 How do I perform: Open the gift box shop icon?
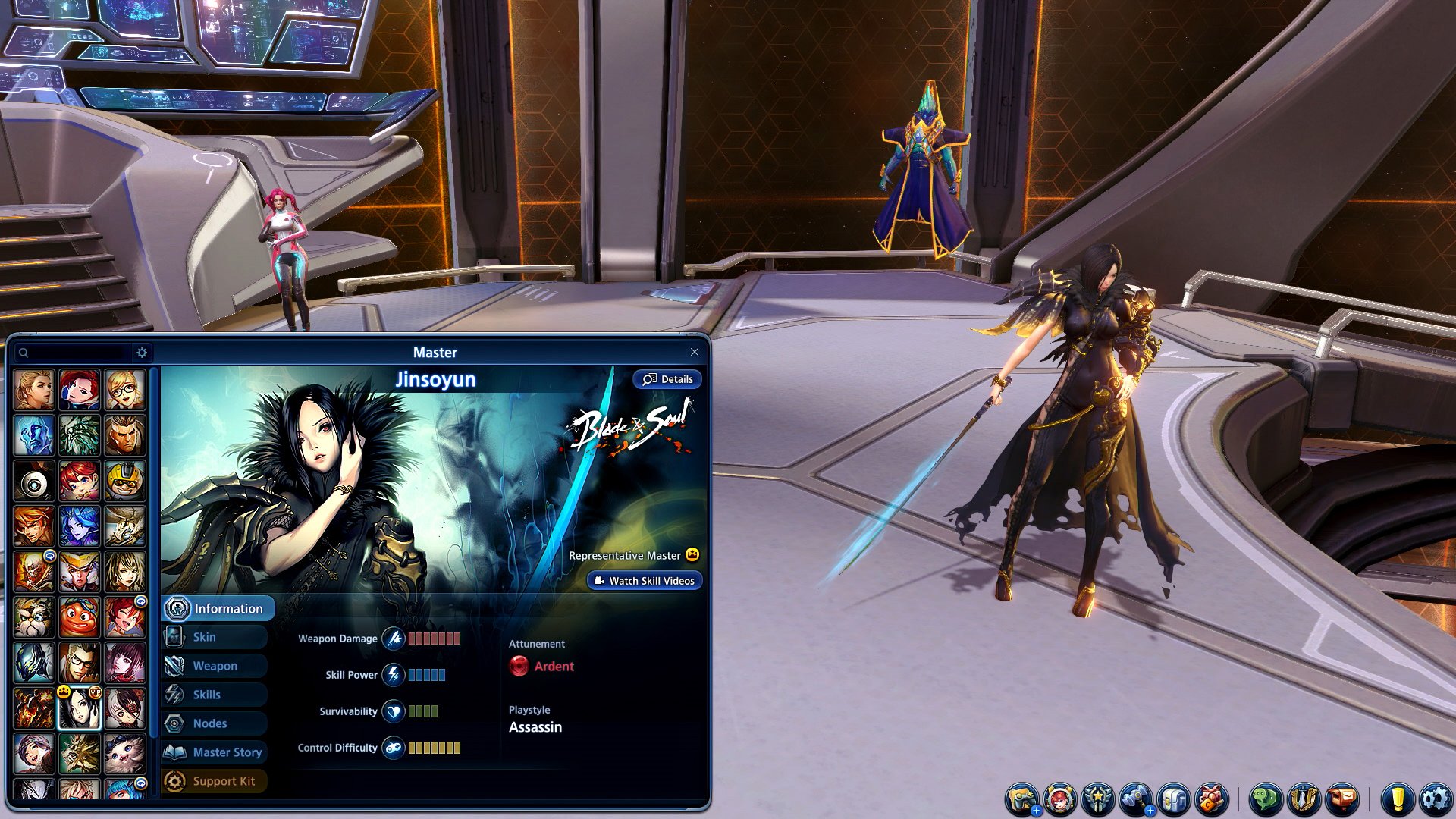(x=1212, y=799)
